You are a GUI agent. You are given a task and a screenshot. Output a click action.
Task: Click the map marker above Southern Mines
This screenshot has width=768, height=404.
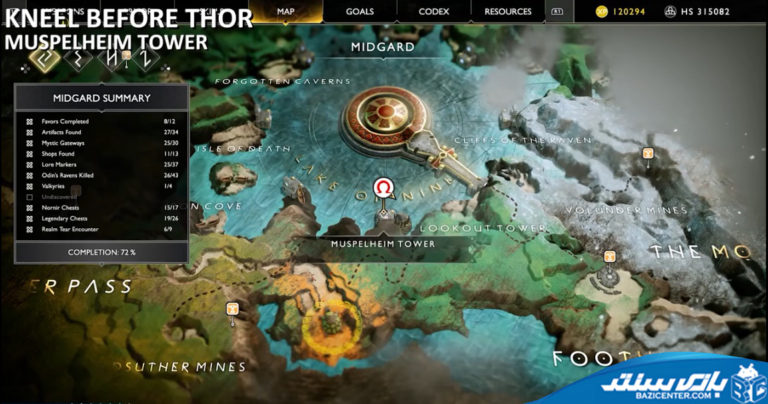(233, 309)
